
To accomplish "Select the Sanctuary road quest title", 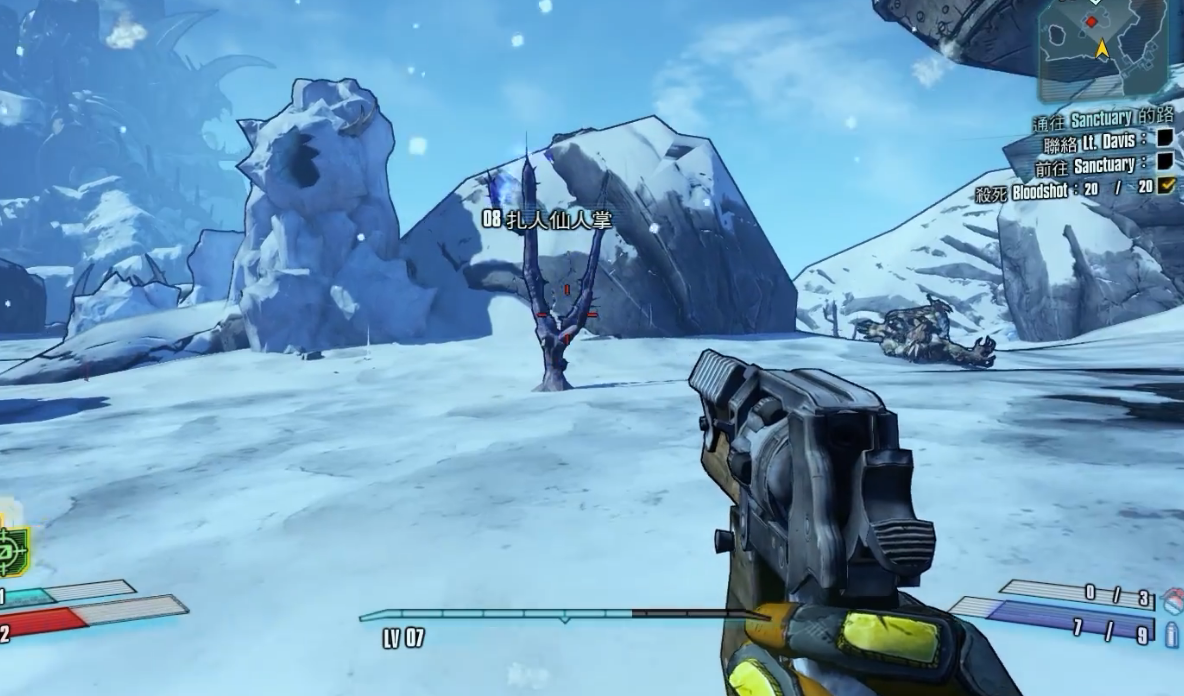I will pos(1103,120).
